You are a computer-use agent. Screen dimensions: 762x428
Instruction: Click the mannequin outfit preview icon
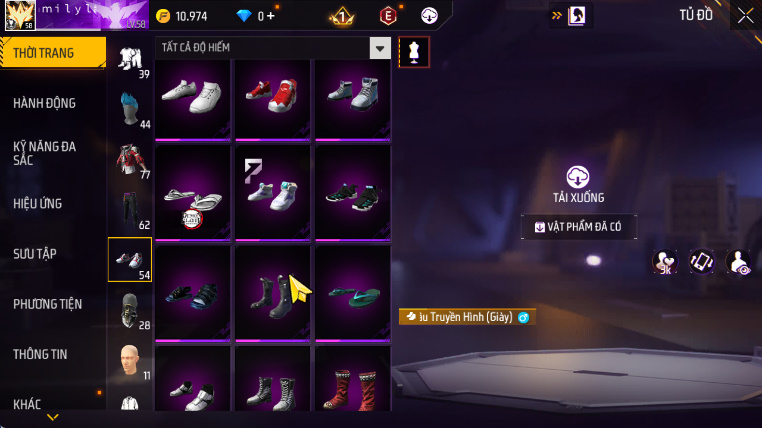[x=414, y=52]
